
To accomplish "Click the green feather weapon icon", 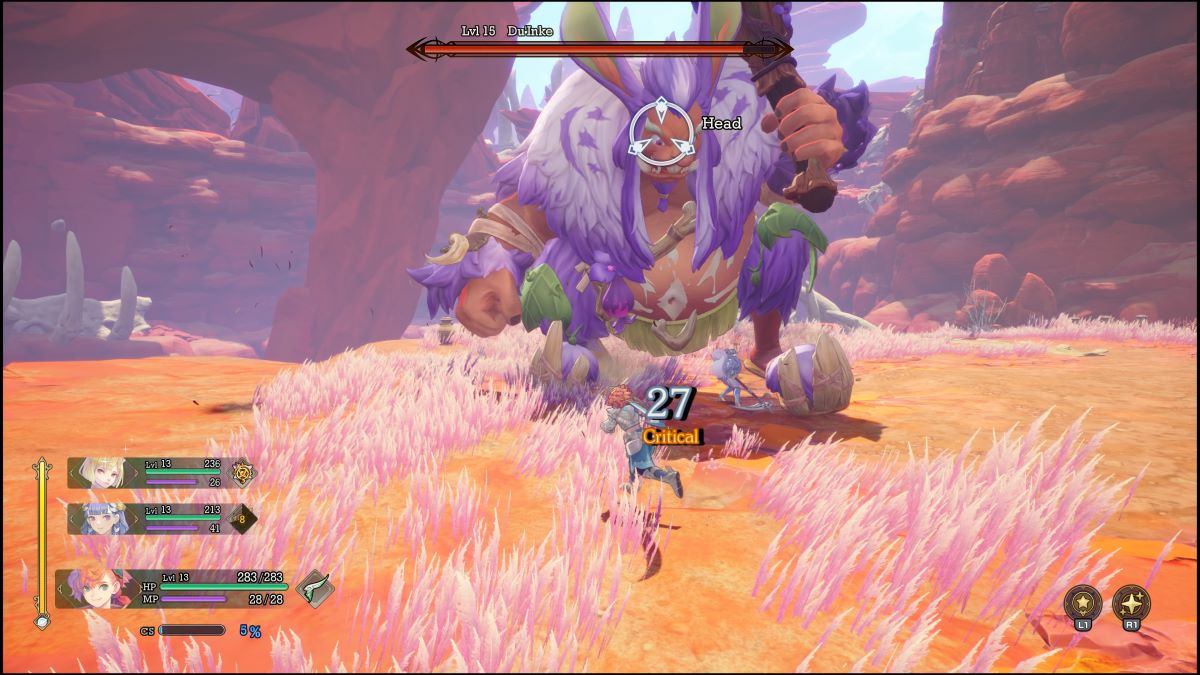I will coord(314,588).
